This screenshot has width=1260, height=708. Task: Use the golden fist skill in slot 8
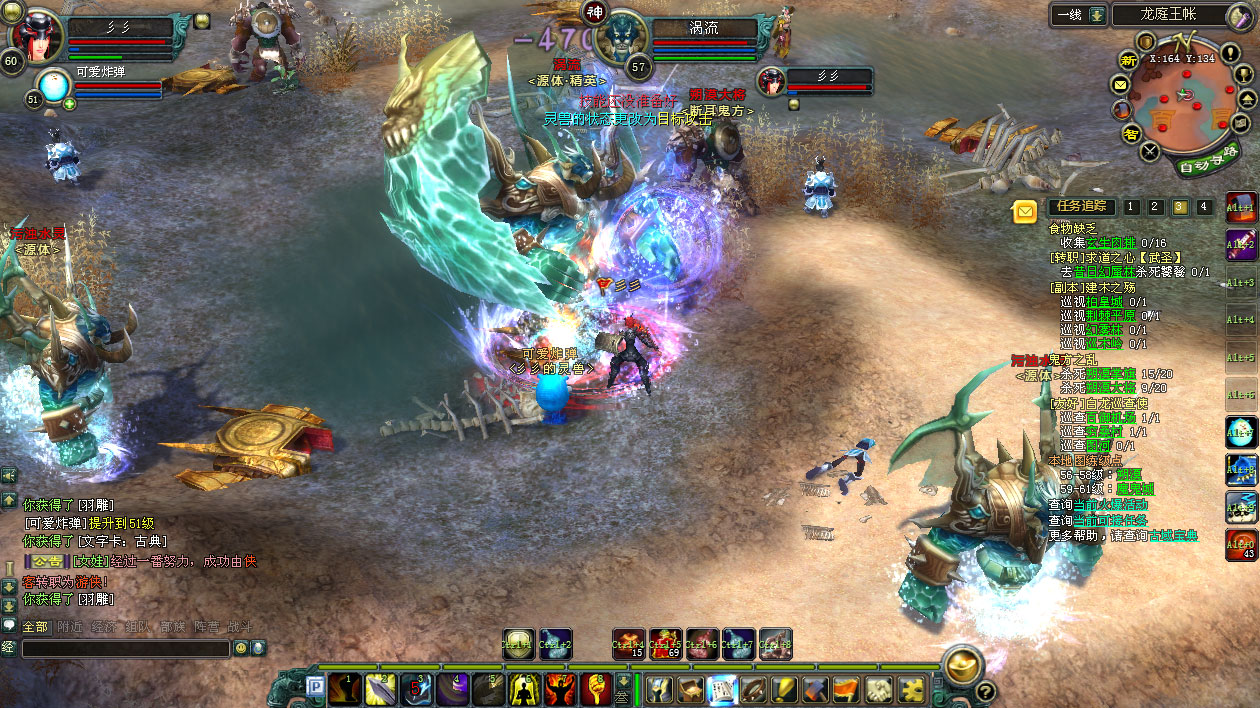[x=596, y=688]
